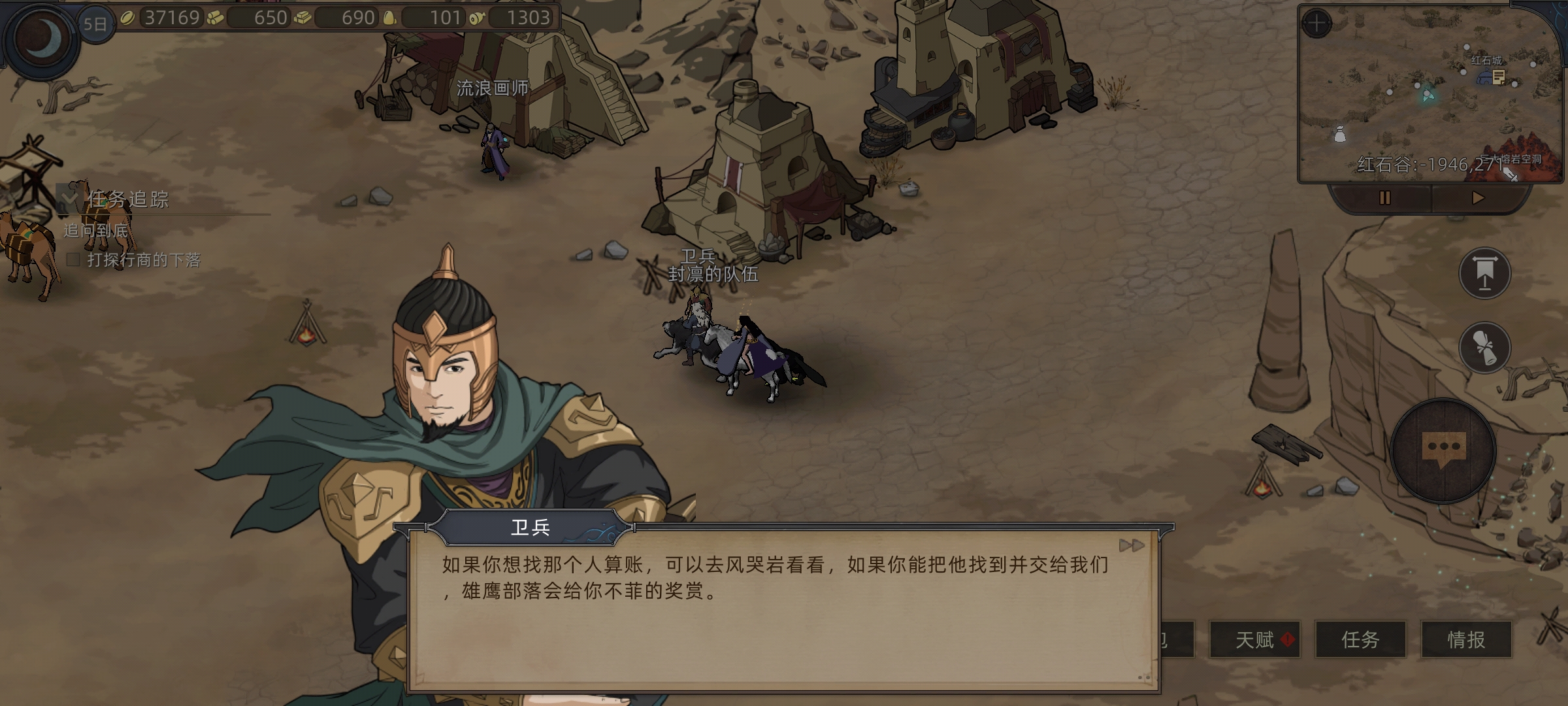Click the coin icon in the resource bar

click(128, 18)
